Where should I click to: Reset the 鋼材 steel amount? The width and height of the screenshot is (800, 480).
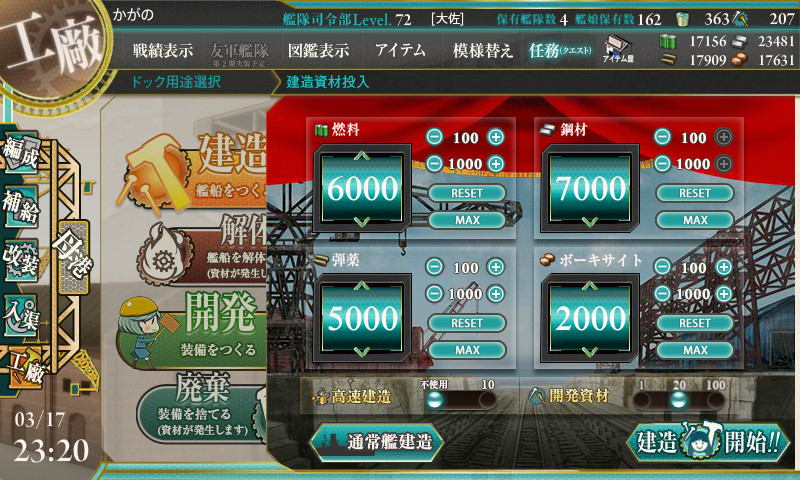(x=694, y=193)
